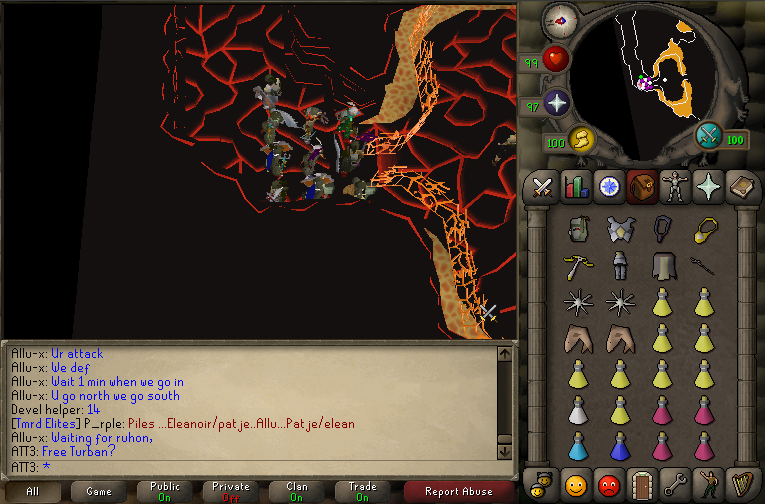Screen dimensions: 765x504
Task: Toggle the Public chat filter
Action: 165,491
